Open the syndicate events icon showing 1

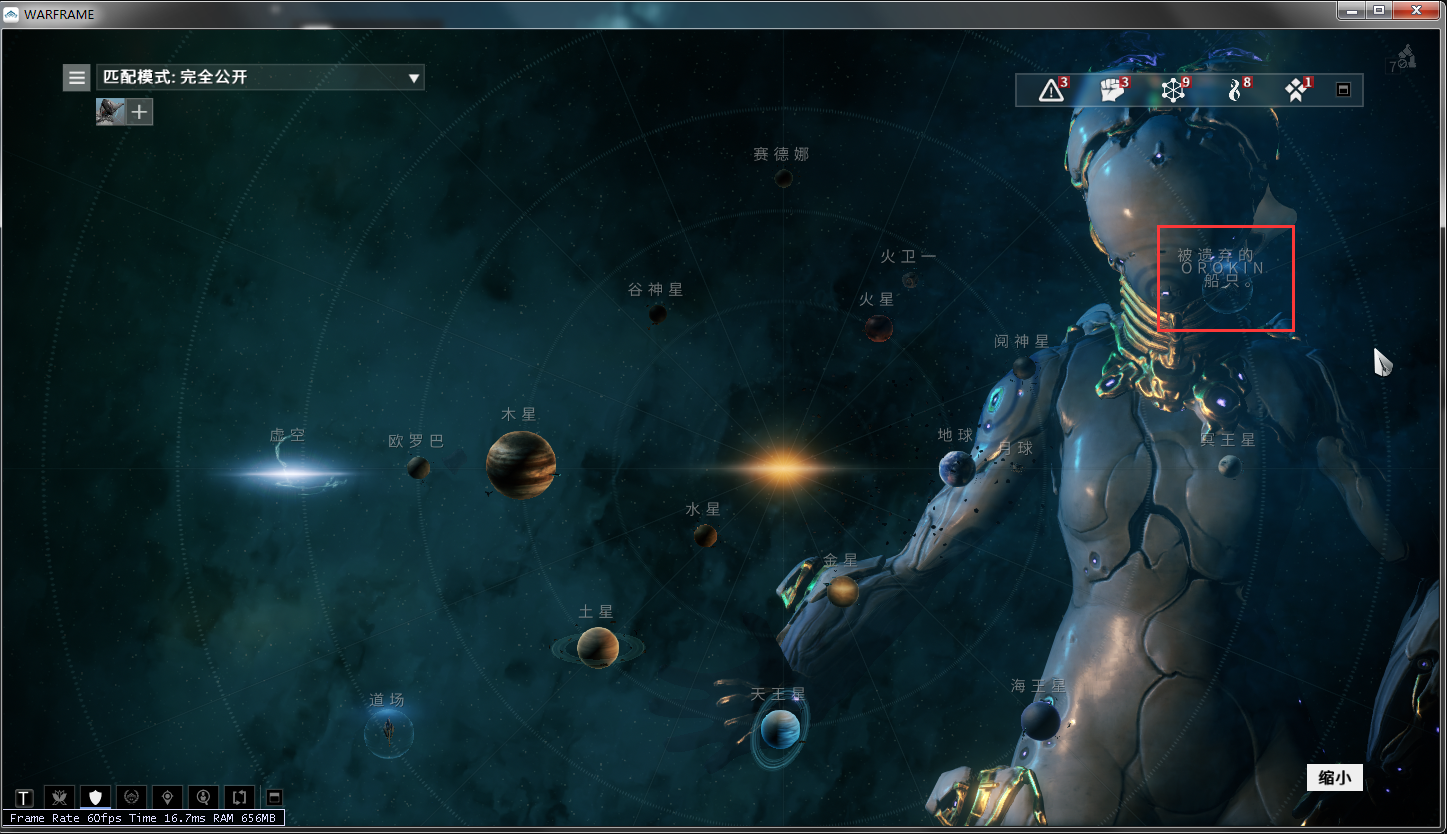[1296, 89]
